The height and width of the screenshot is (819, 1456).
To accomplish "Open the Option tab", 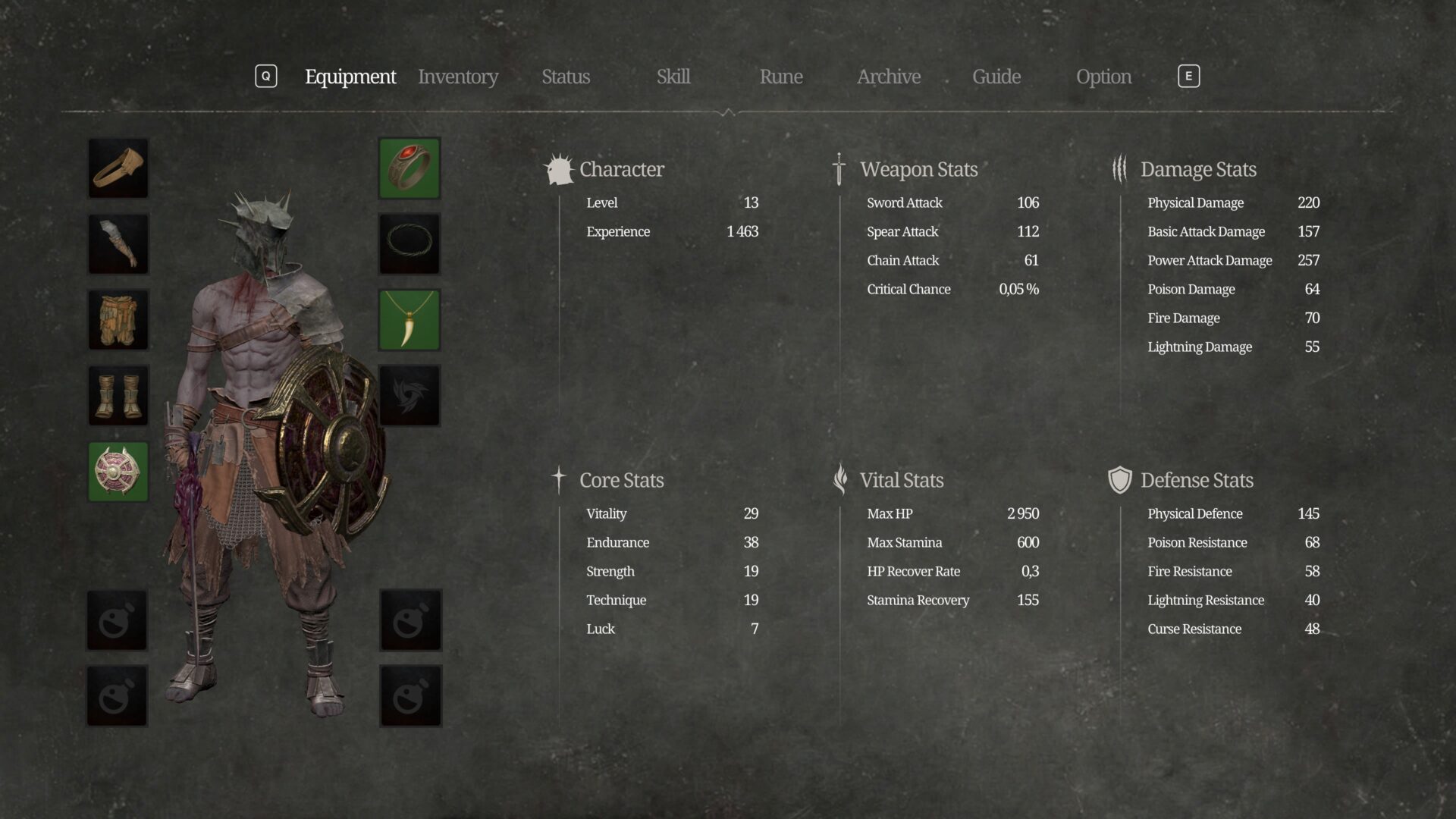I will pyautogui.click(x=1103, y=77).
